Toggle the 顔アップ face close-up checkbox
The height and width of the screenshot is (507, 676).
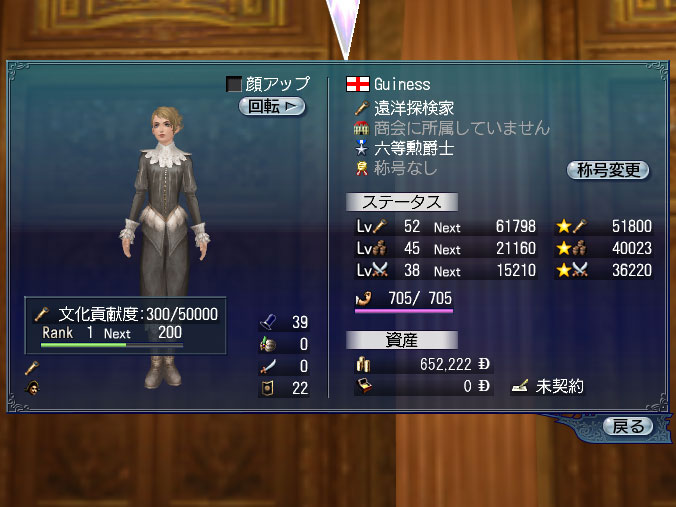point(234,85)
